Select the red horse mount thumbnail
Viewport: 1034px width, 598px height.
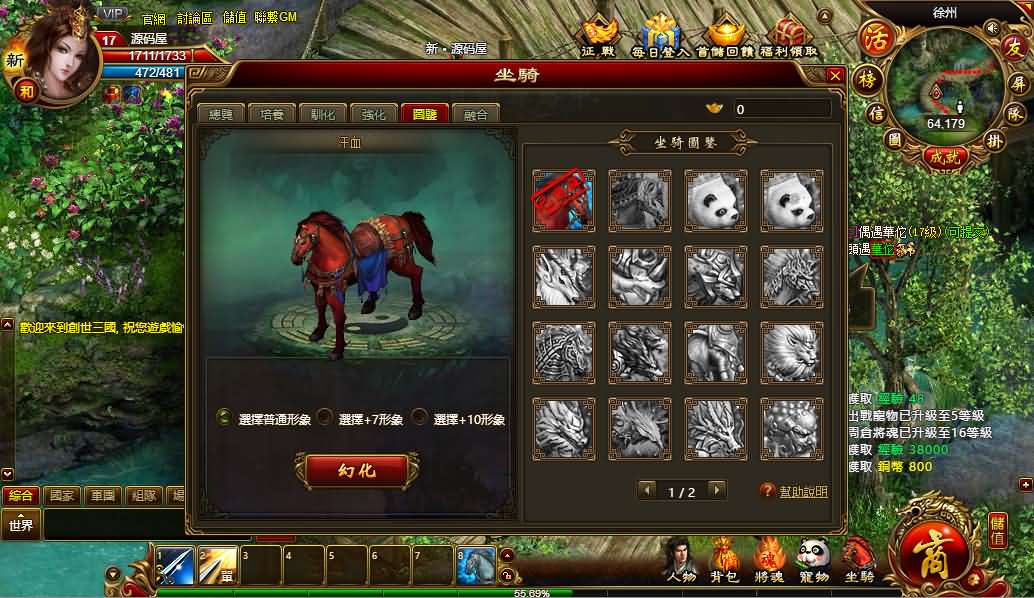tap(563, 200)
